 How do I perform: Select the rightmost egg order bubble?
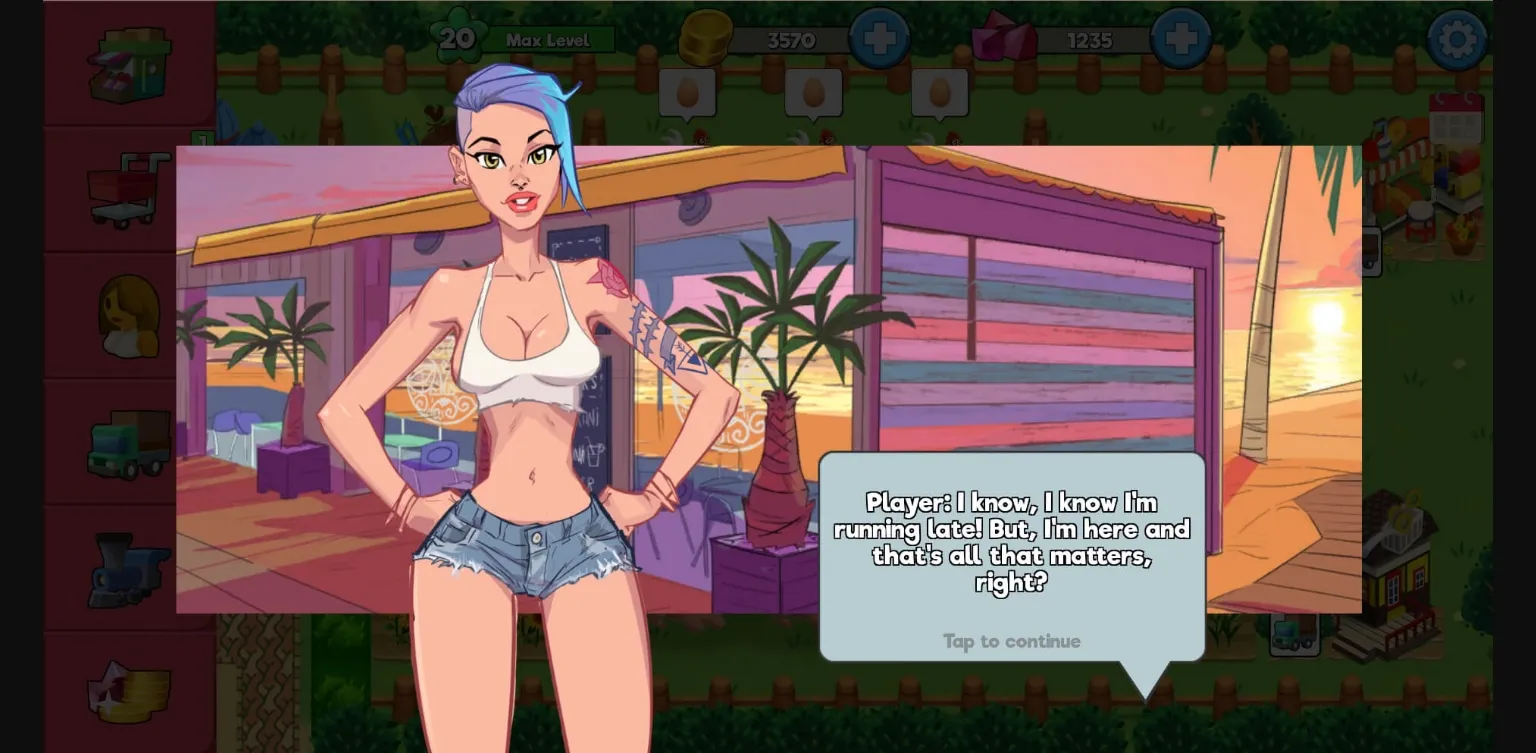coord(939,93)
